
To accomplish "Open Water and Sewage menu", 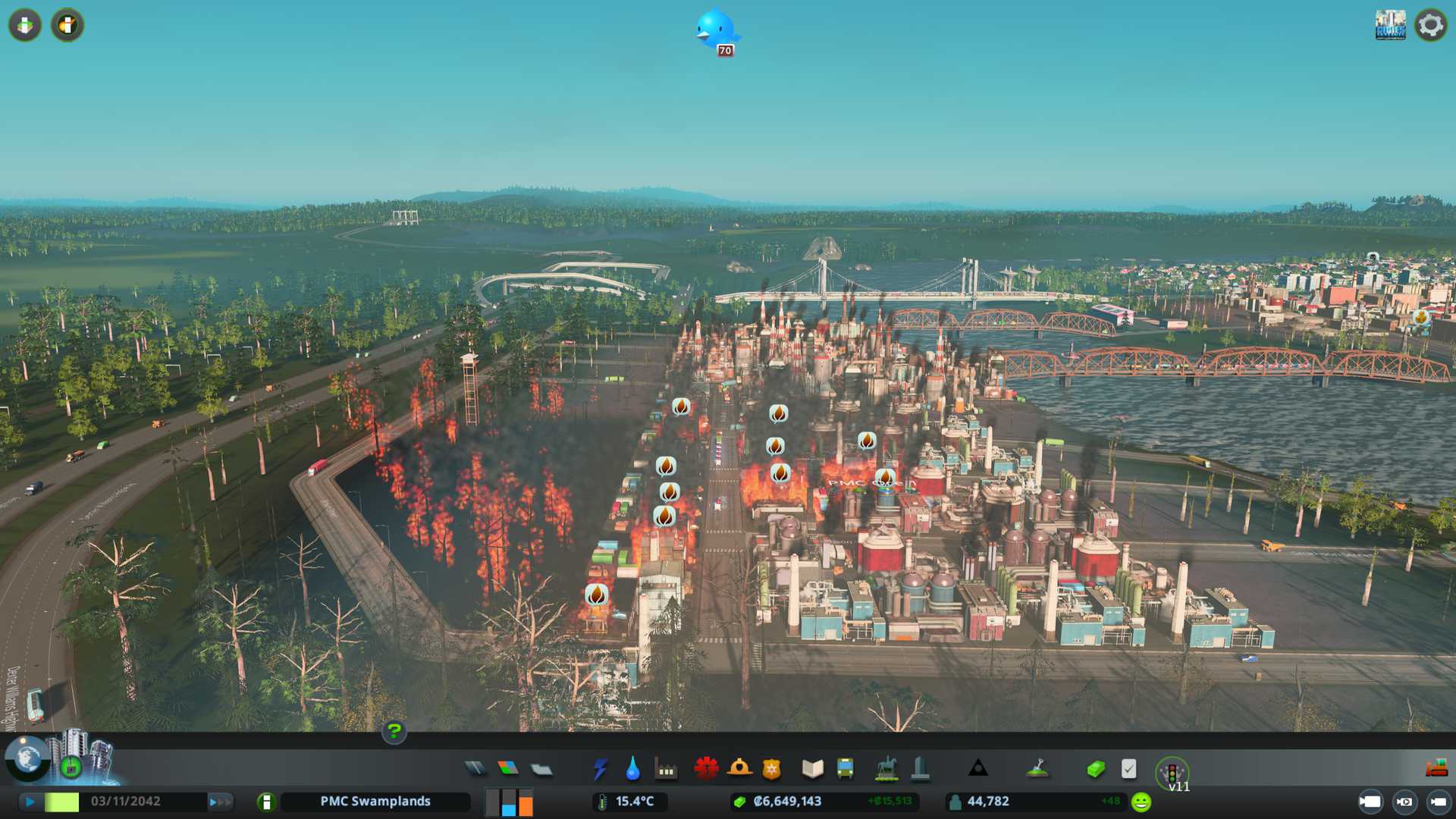I will point(632,769).
